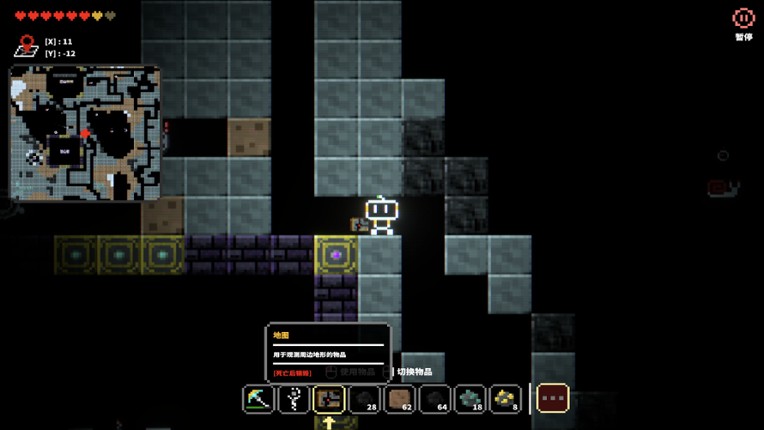Select the dirt block stack of 62
The height and width of the screenshot is (430, 764).
[400, 398]
